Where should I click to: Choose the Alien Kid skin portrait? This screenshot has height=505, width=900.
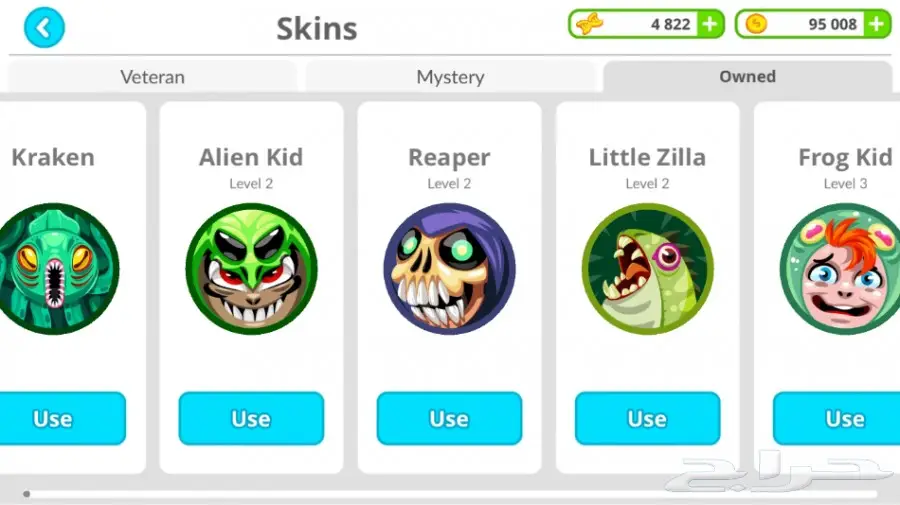click(251, 268)
